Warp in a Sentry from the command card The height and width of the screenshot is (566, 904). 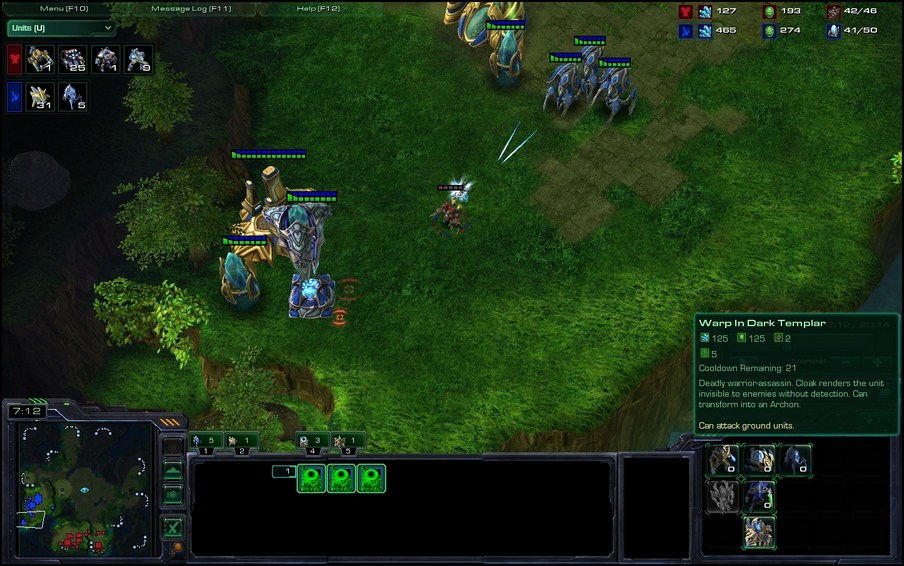759,460
